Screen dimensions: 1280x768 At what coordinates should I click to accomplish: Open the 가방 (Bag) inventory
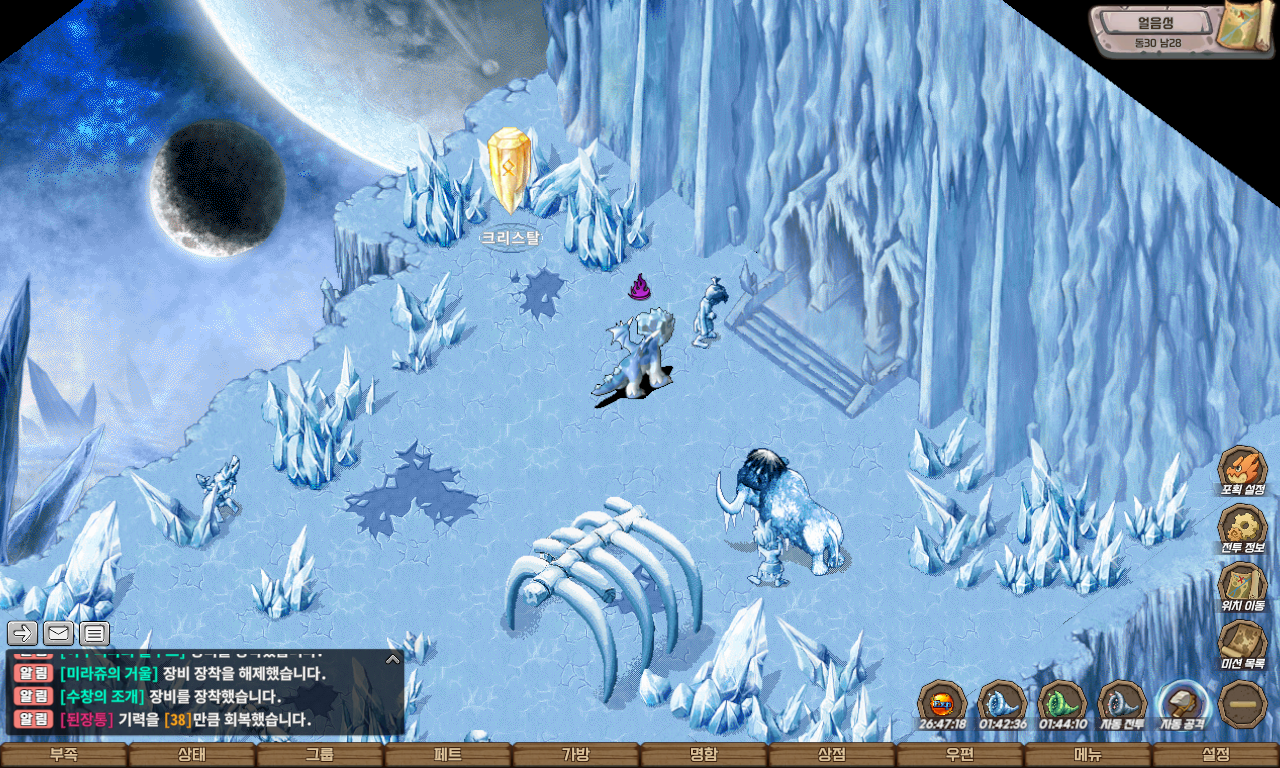coord(576,755)
